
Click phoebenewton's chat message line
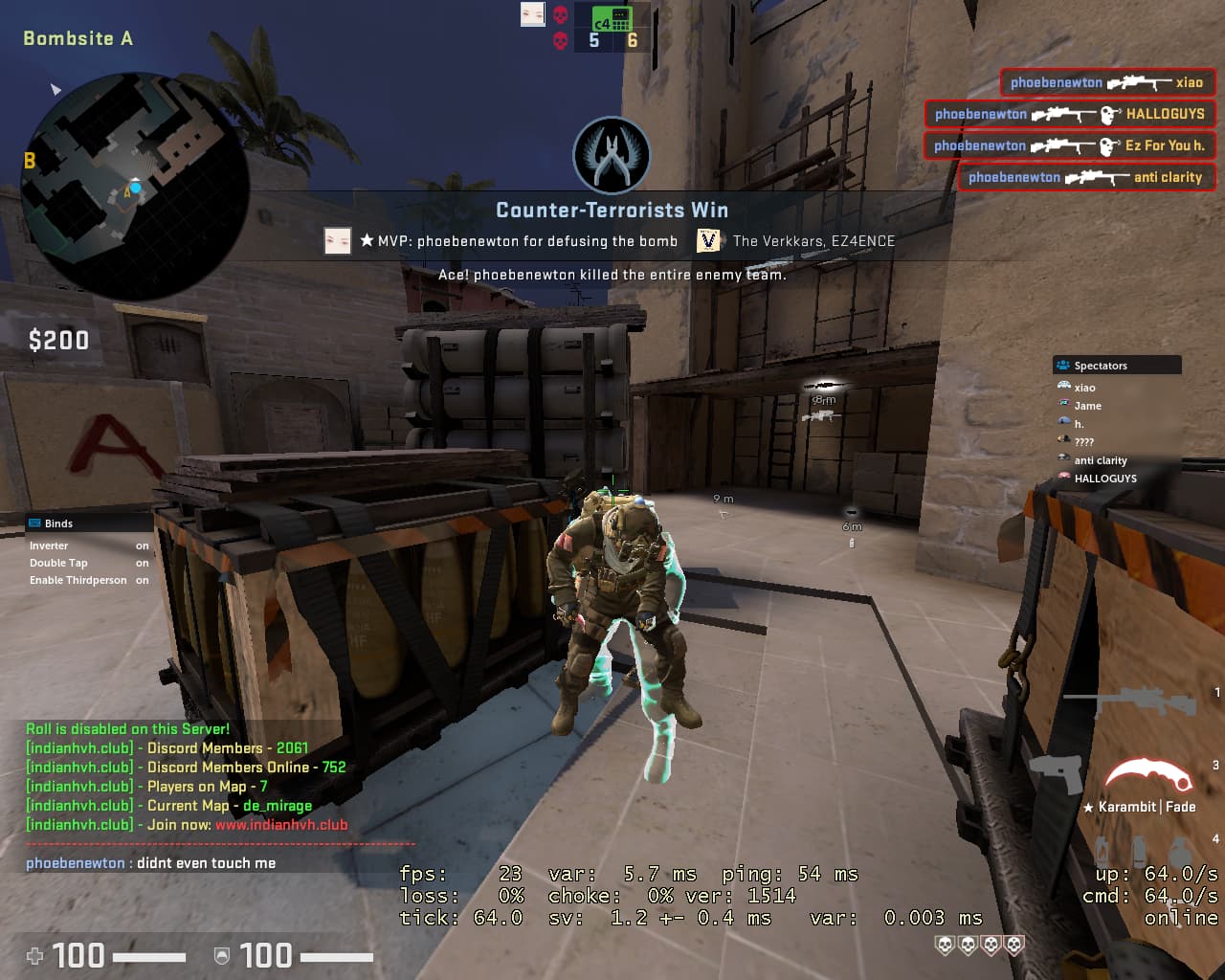(151, 863)
